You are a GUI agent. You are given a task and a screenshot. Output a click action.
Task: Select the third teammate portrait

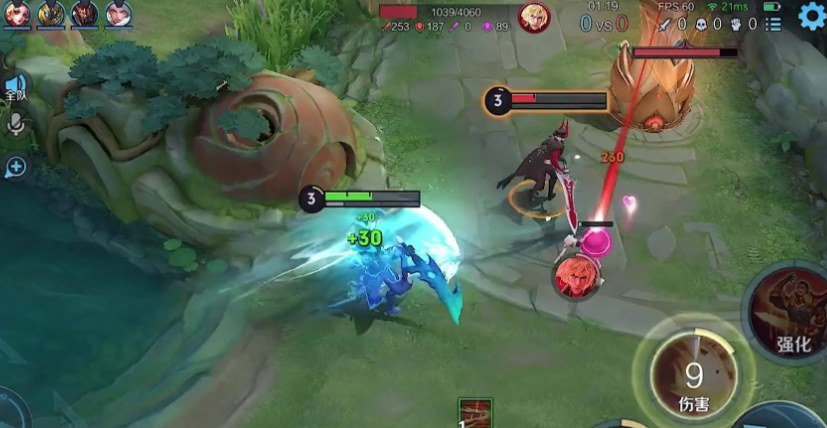coord(85,14)
